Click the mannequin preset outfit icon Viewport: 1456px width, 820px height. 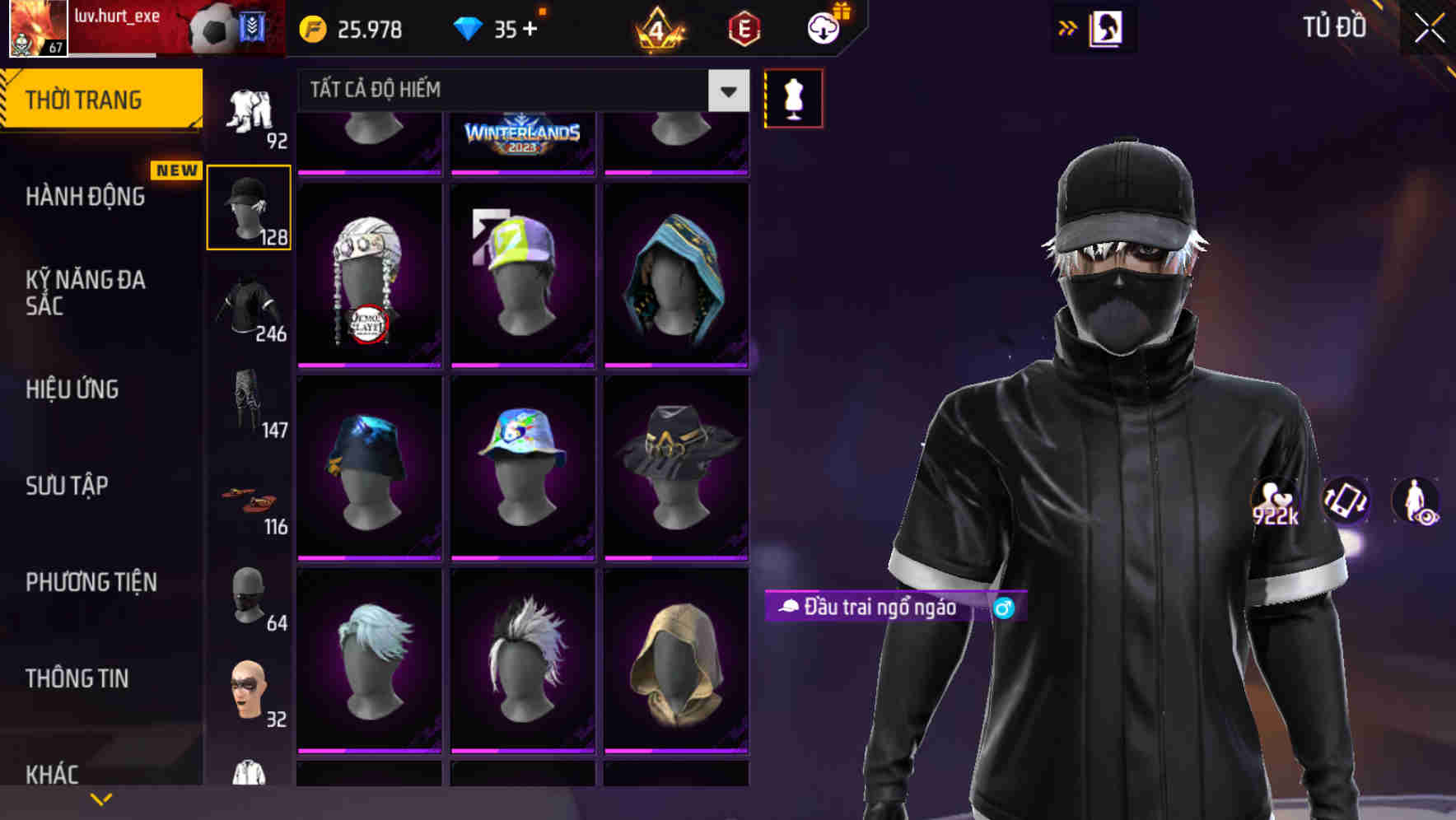click(x=793, y=97)
